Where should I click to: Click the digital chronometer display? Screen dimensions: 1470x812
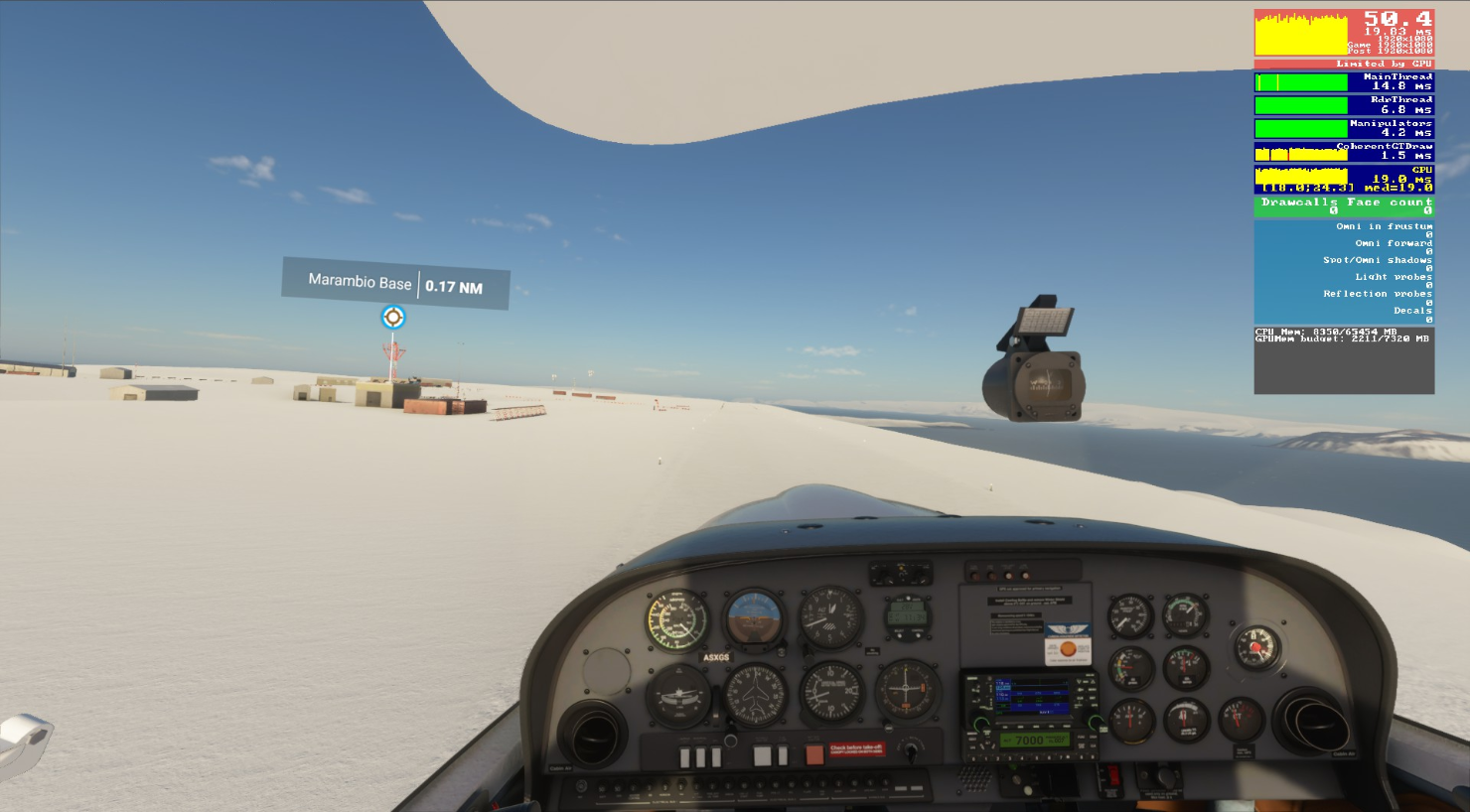pos(907,615)
